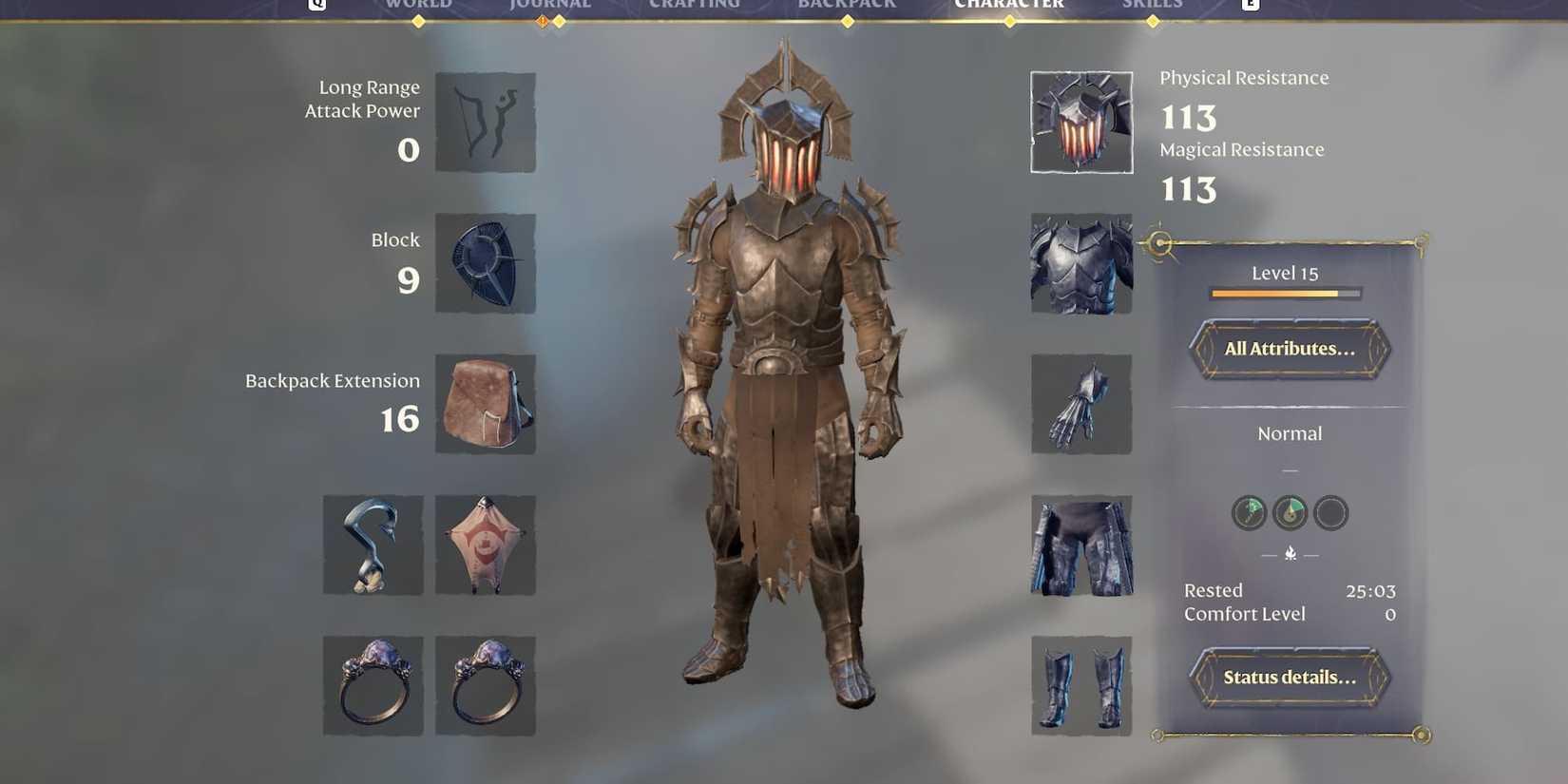Viewport: 1568px width, 784px height.
Task: Open the Status details panel
Action: pyautogui.click(x=1289, y=678)
